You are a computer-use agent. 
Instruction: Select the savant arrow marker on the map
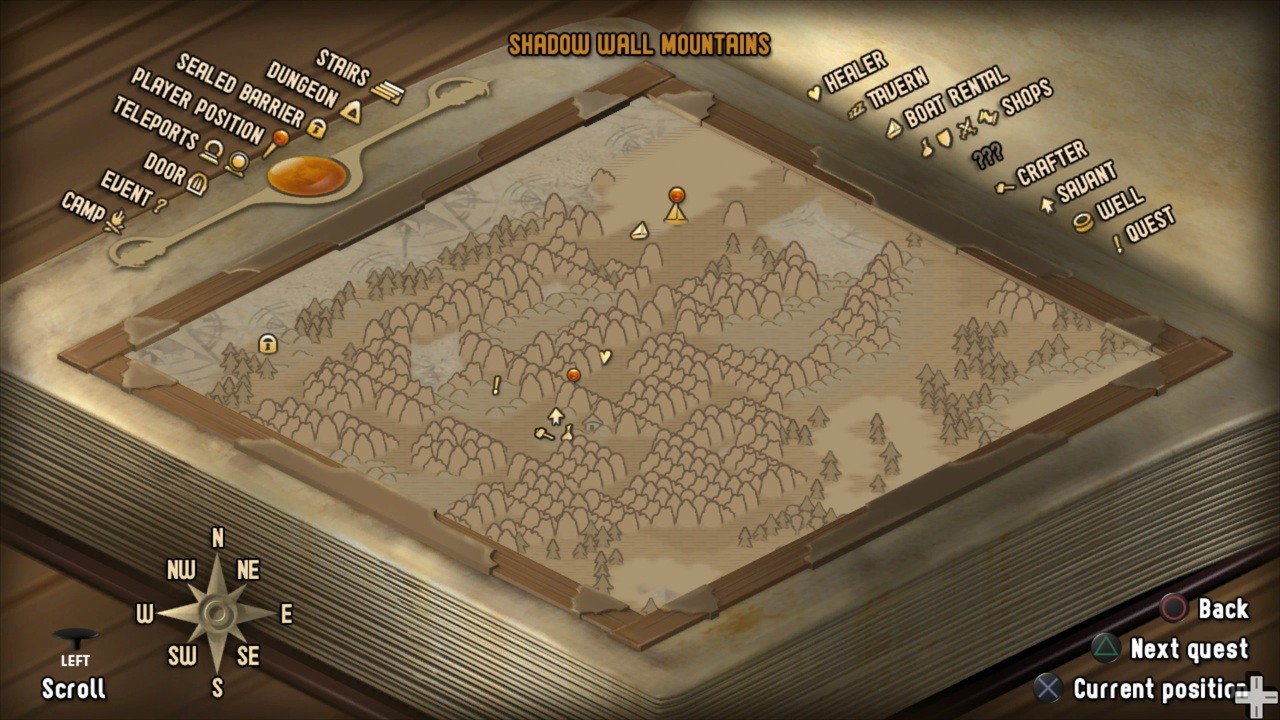coord(556,415)
